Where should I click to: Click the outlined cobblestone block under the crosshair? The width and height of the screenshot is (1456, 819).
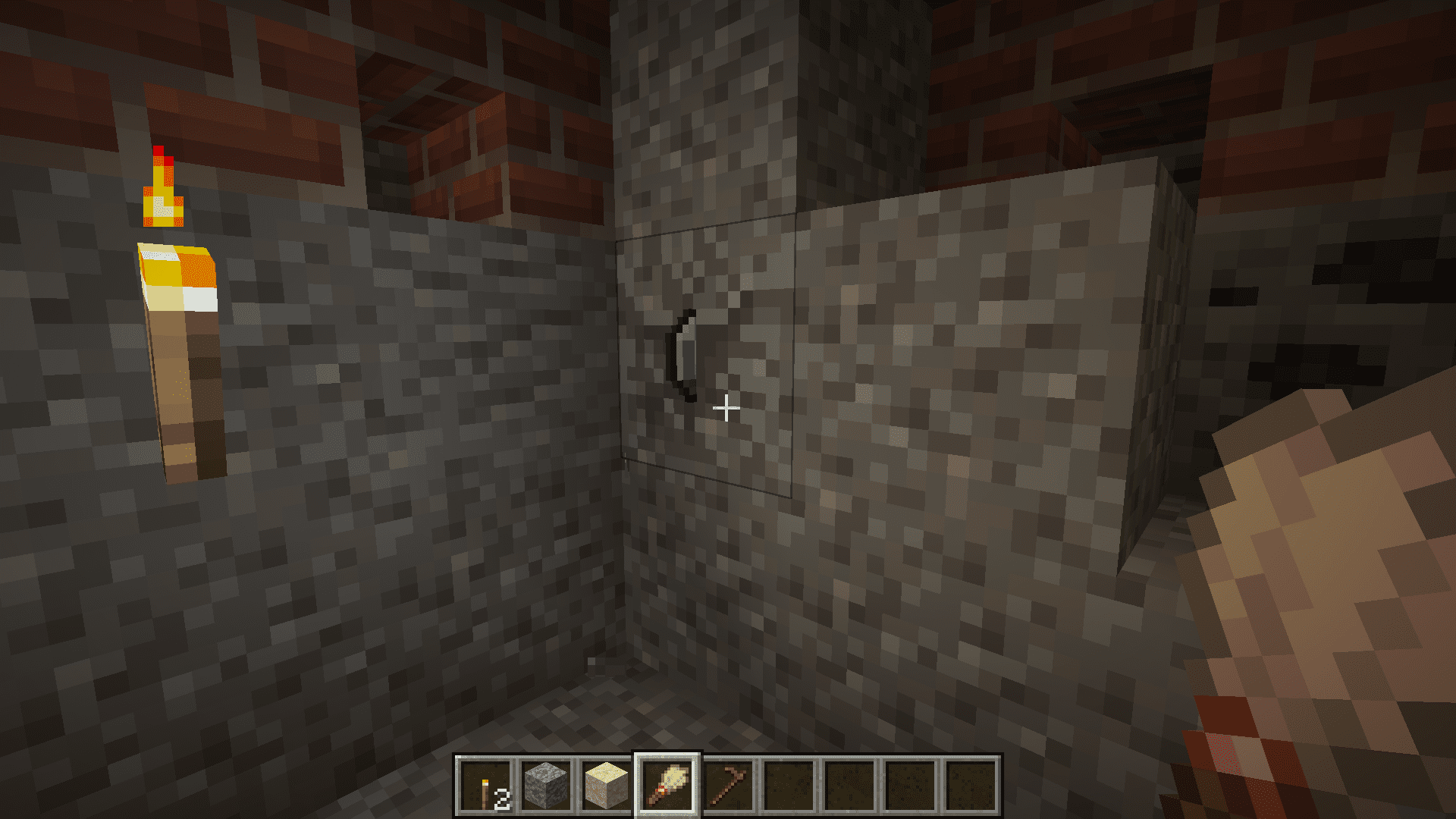[705, 356]
